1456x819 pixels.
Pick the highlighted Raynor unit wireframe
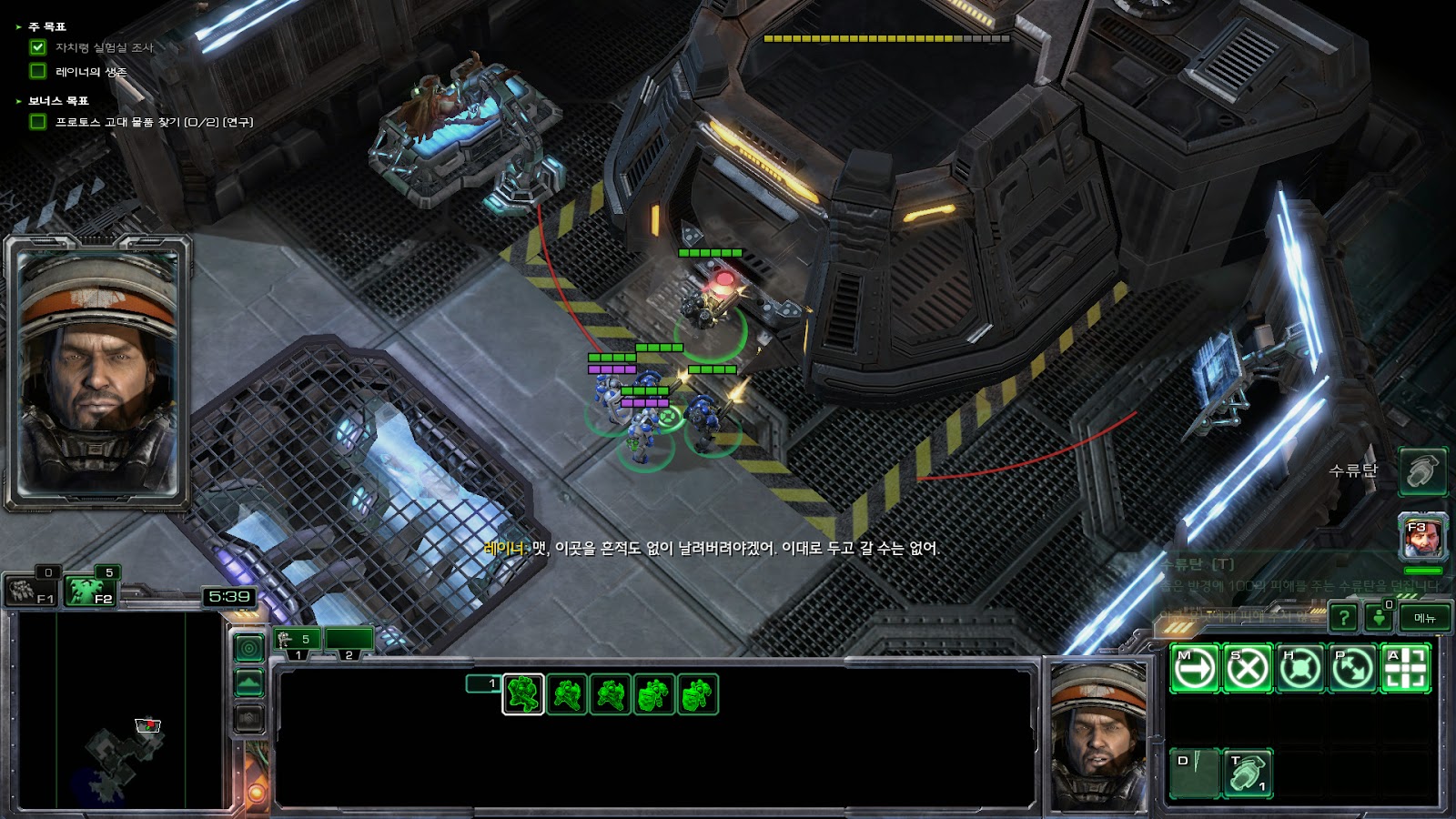pos(523,694)
